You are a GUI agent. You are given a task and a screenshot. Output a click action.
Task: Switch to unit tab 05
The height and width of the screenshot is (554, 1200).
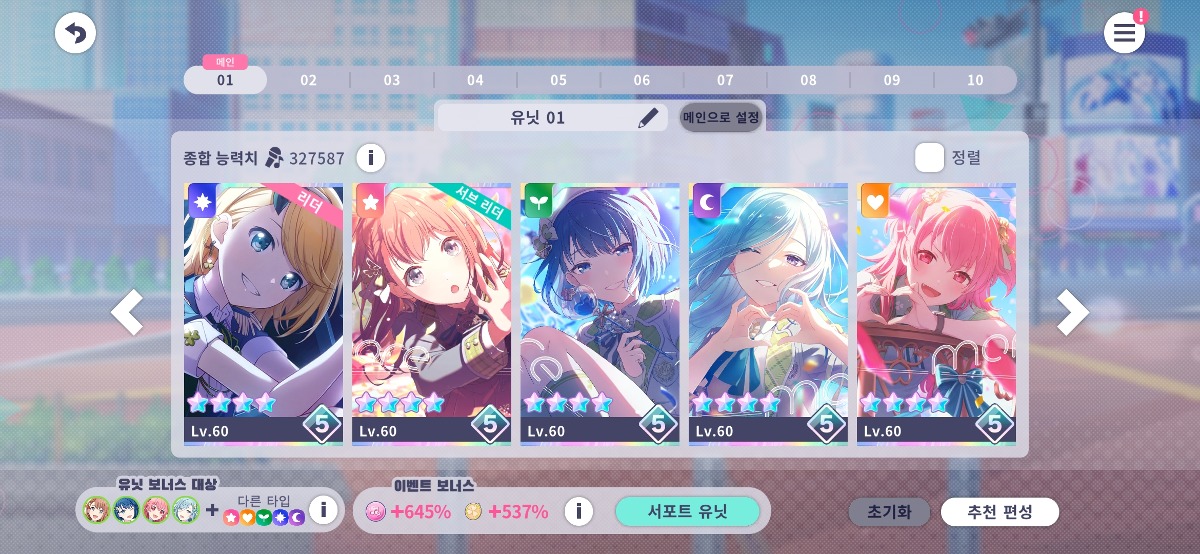(x=558, y=80)
